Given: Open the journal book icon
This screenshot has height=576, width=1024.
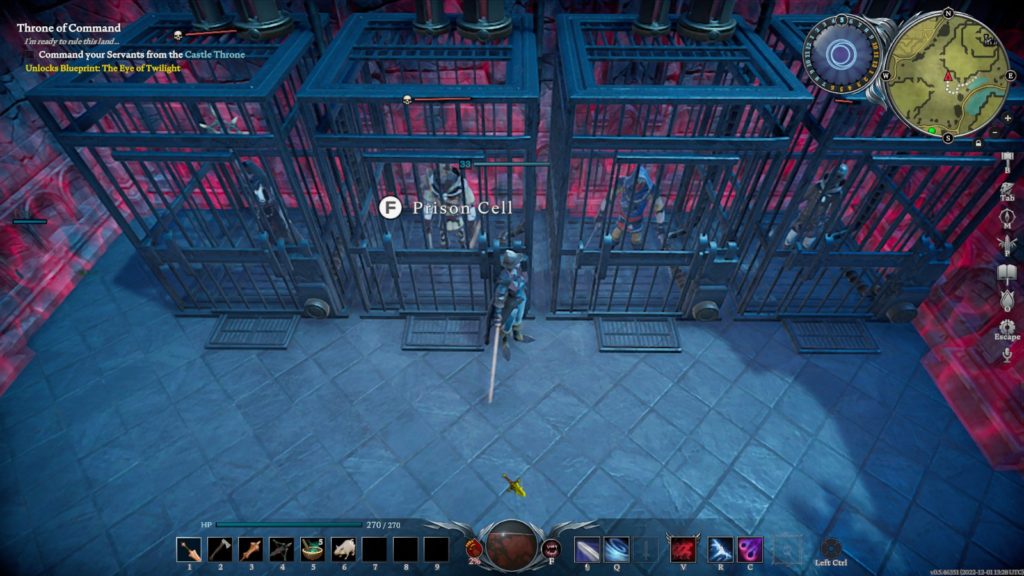Looking at the screenshot, I should [1007, 268].
